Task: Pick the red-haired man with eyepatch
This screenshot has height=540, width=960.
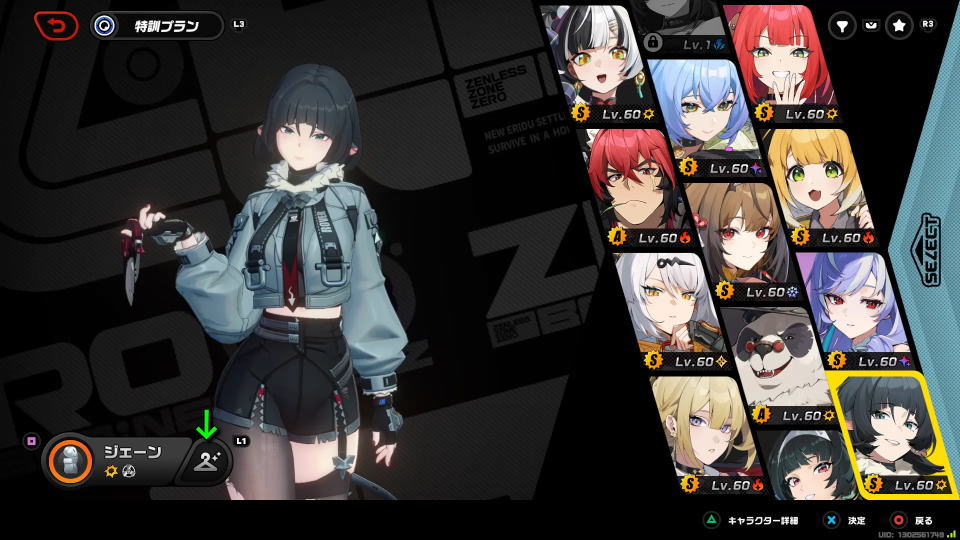Action: [640, 185]
